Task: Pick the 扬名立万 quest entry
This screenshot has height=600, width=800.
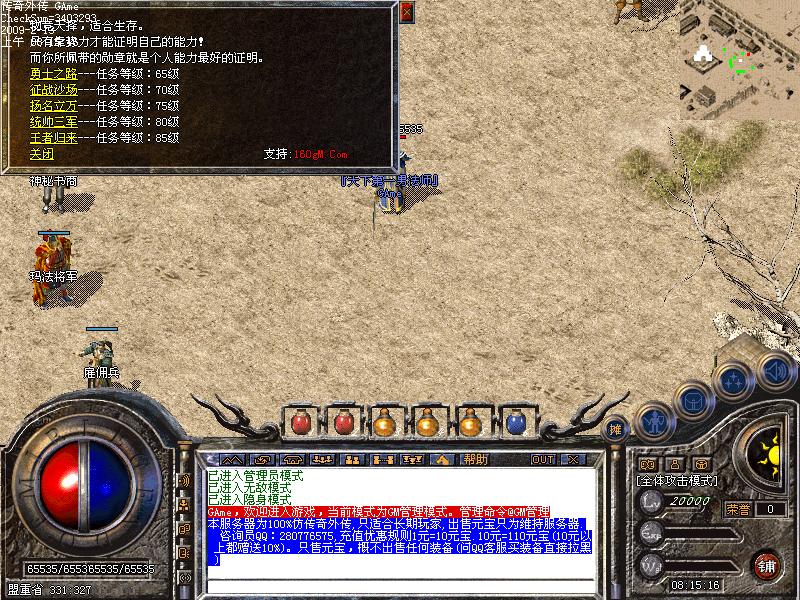Action: click(x=54, y=105)
